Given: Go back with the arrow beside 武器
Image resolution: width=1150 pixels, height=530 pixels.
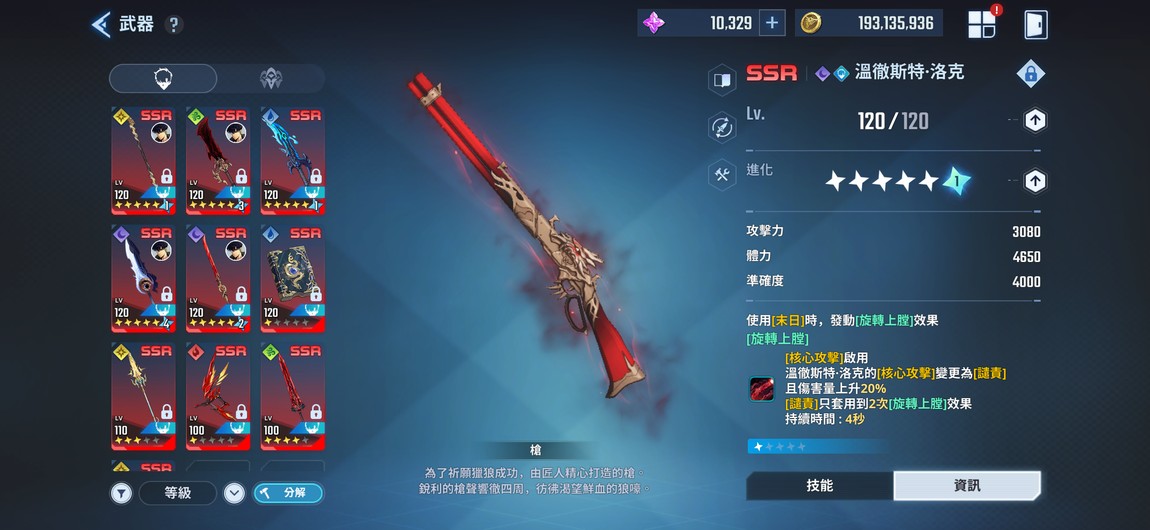Looking at the screenshot, I should tap(101, 24).
